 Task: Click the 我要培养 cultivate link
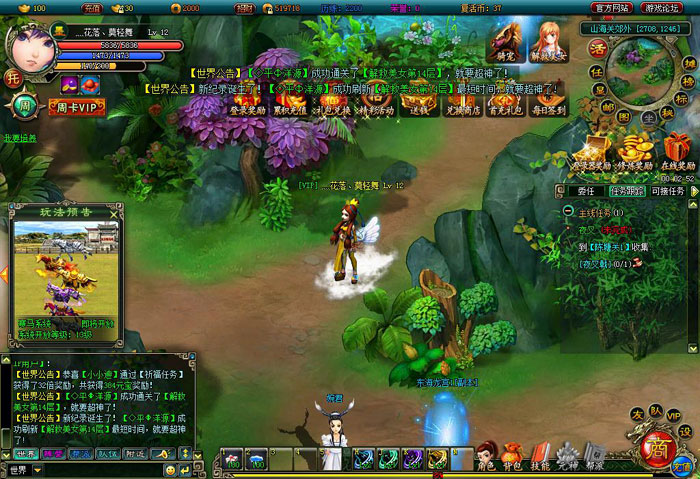coord(20,138)
